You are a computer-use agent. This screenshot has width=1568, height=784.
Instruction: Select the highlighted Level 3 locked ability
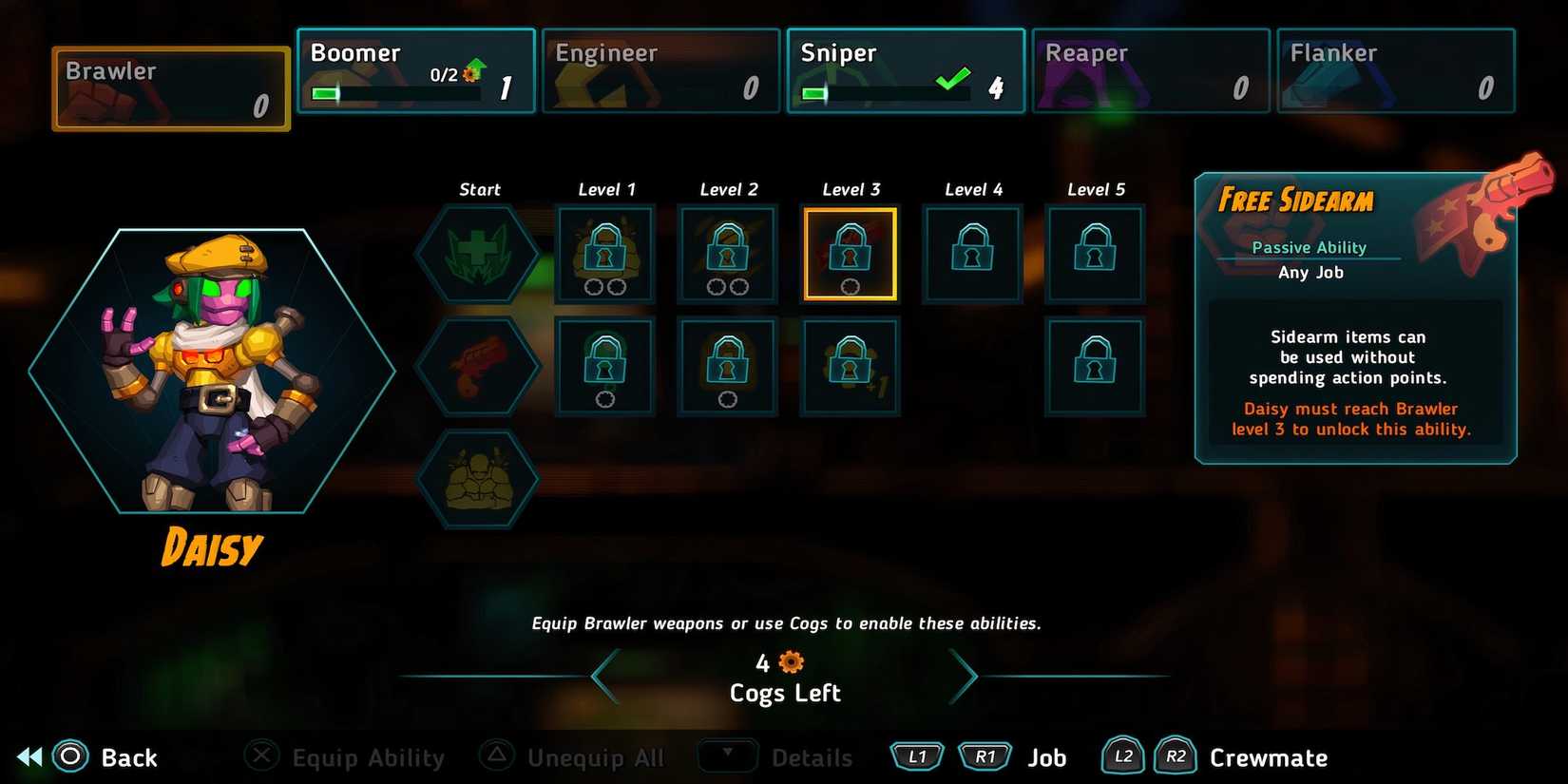click(x=850, y=252)
